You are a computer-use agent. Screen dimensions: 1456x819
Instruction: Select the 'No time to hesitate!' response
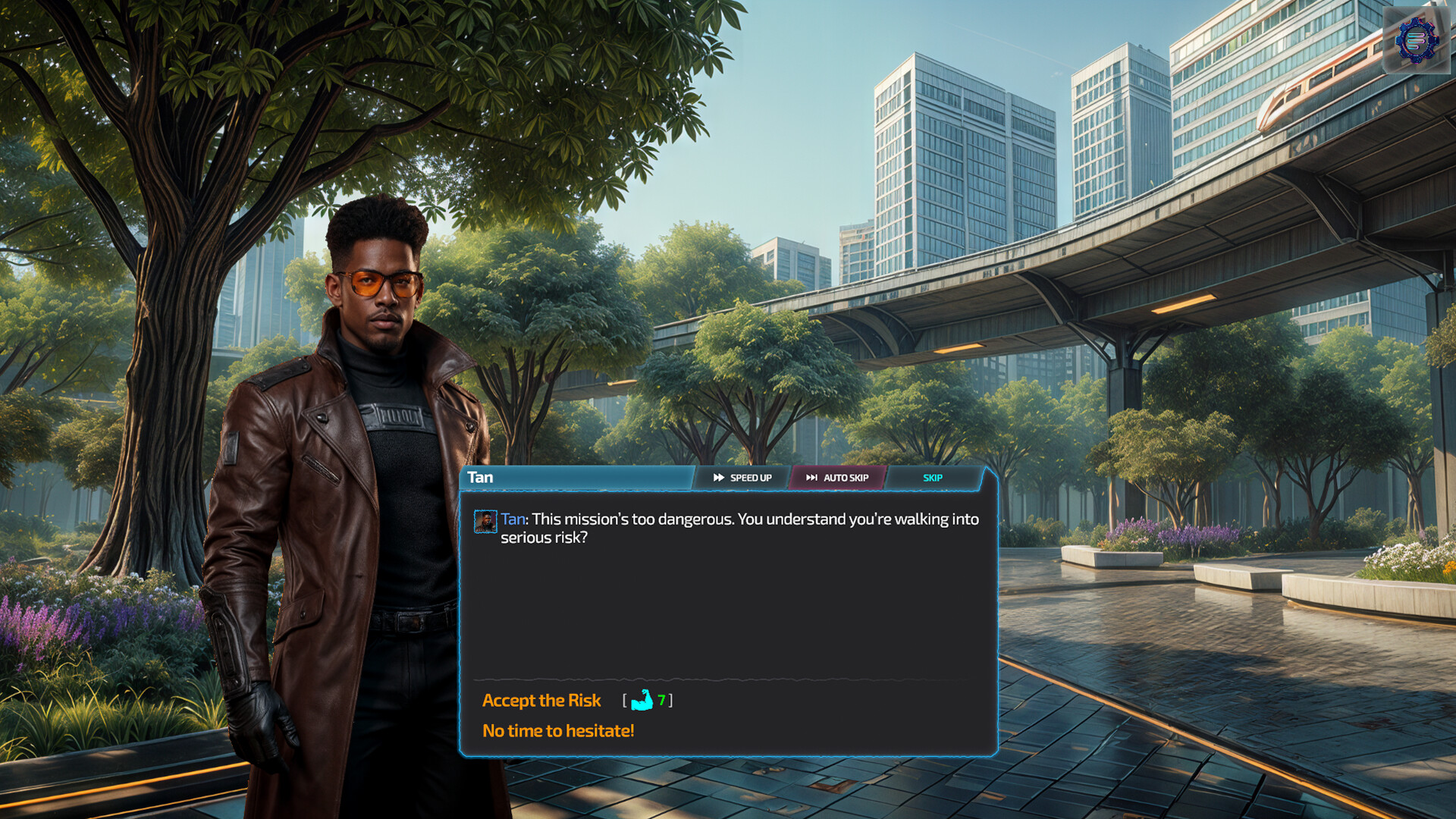pos(558,730)
